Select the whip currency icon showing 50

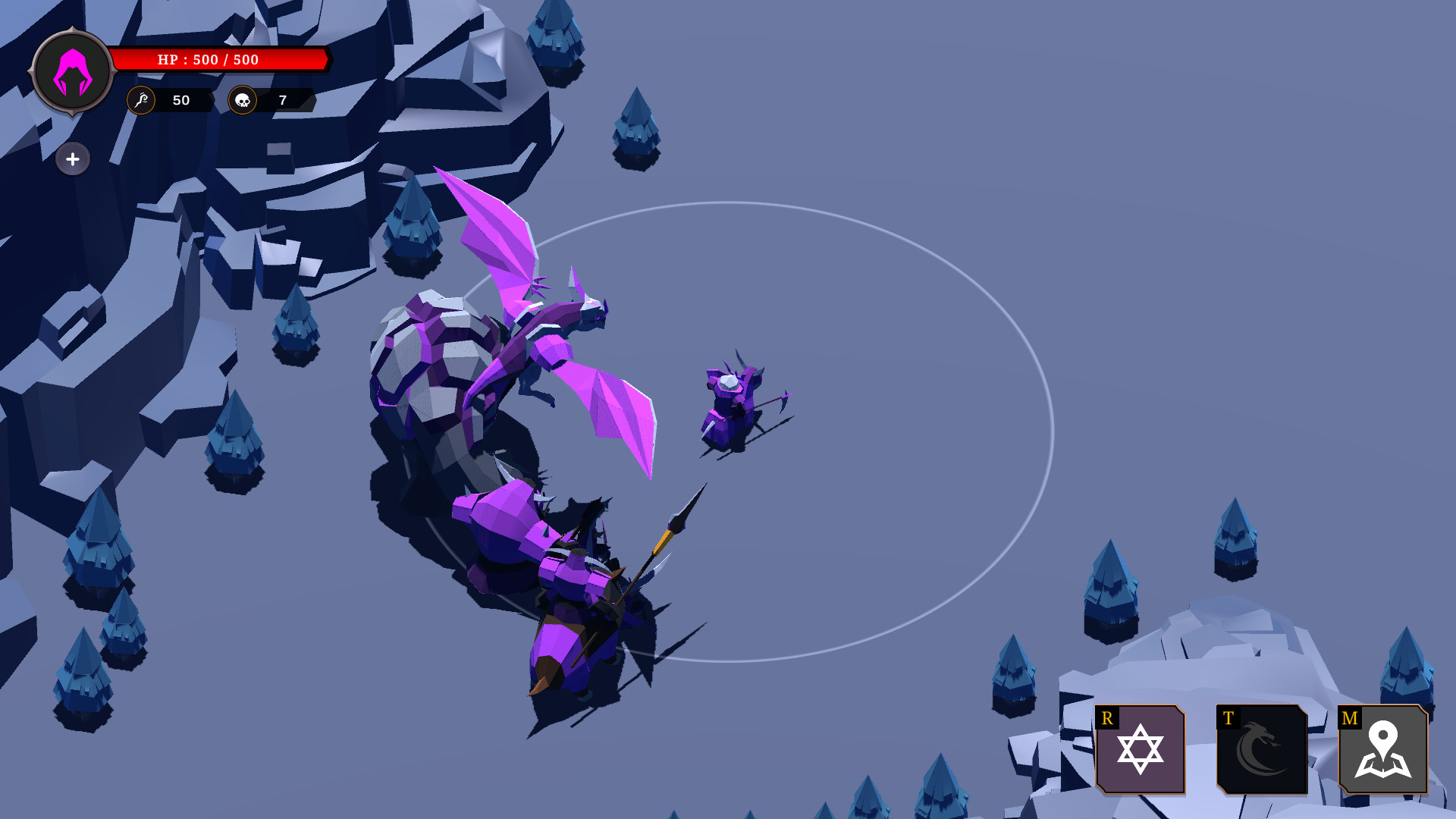coord(140,99)
